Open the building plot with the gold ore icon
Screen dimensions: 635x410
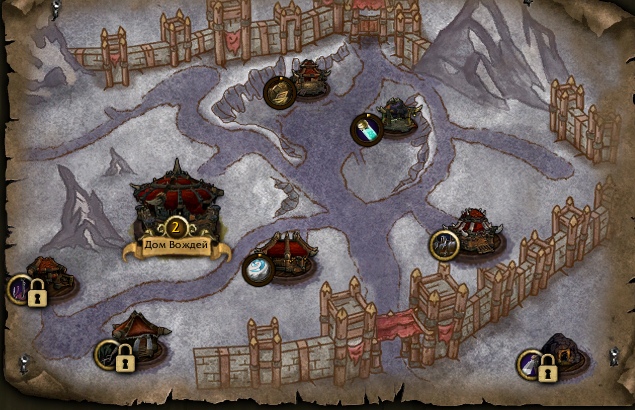(279, 91)
